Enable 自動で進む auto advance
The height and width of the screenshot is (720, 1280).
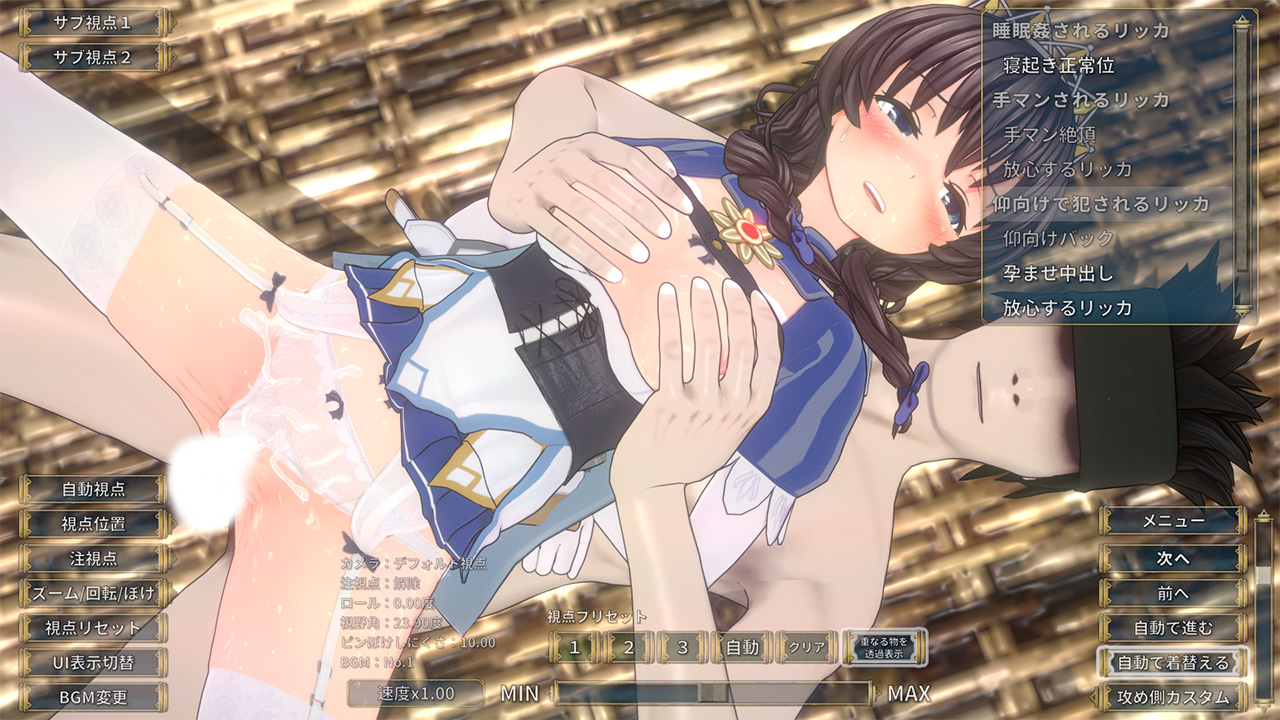coord(1173,628)
